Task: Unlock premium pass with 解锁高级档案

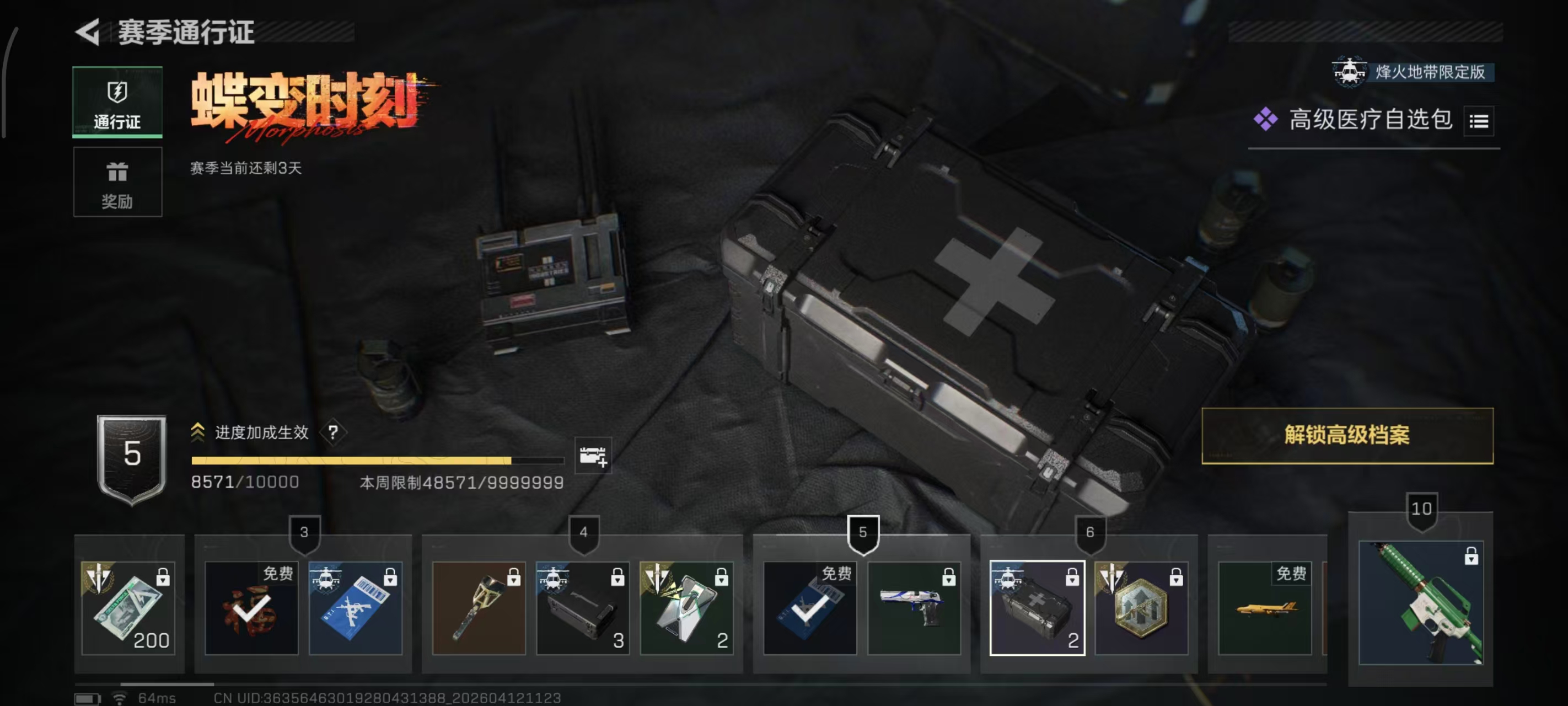Action: tap(1346, 436)
